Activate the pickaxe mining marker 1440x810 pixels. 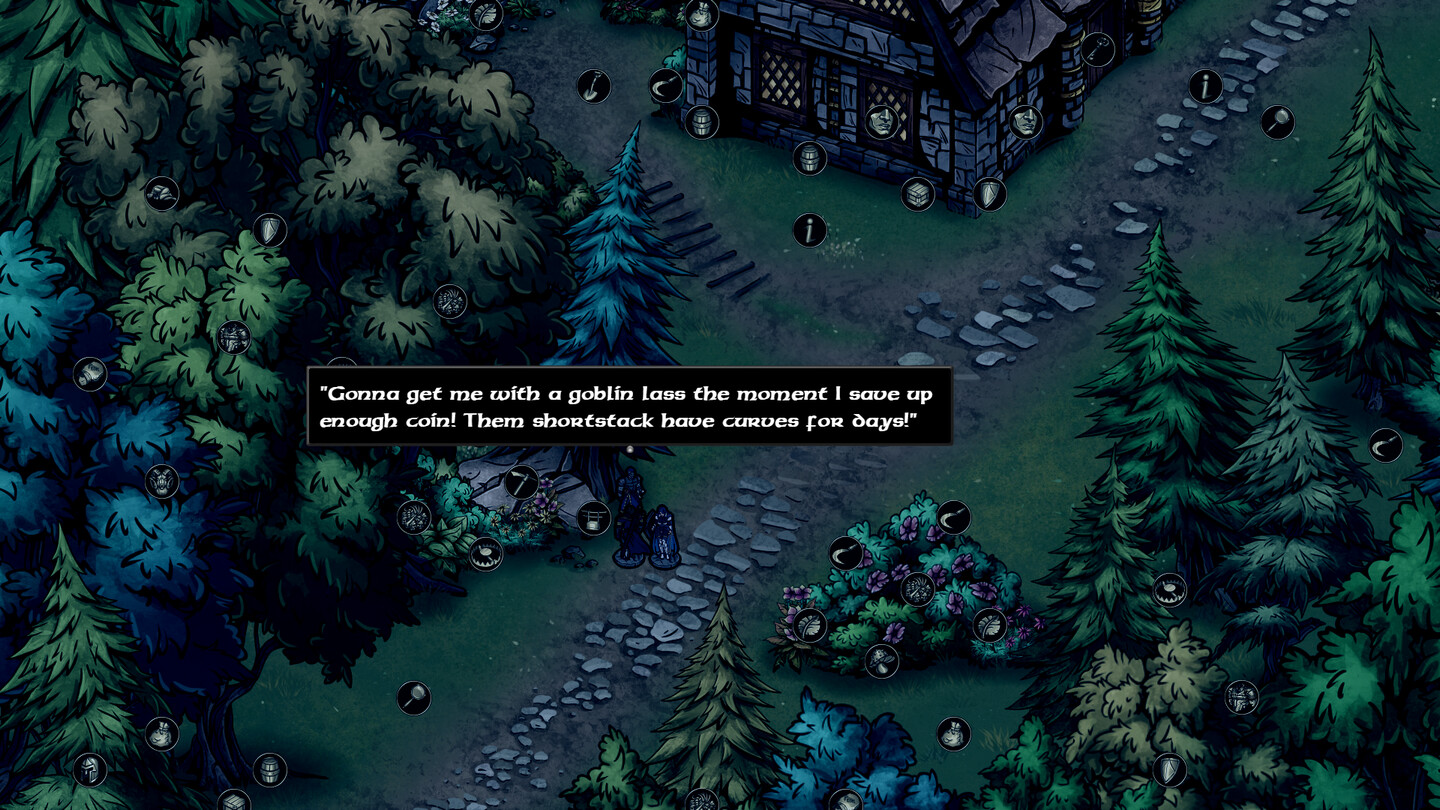pyautogui.click(x=520, y=482)
